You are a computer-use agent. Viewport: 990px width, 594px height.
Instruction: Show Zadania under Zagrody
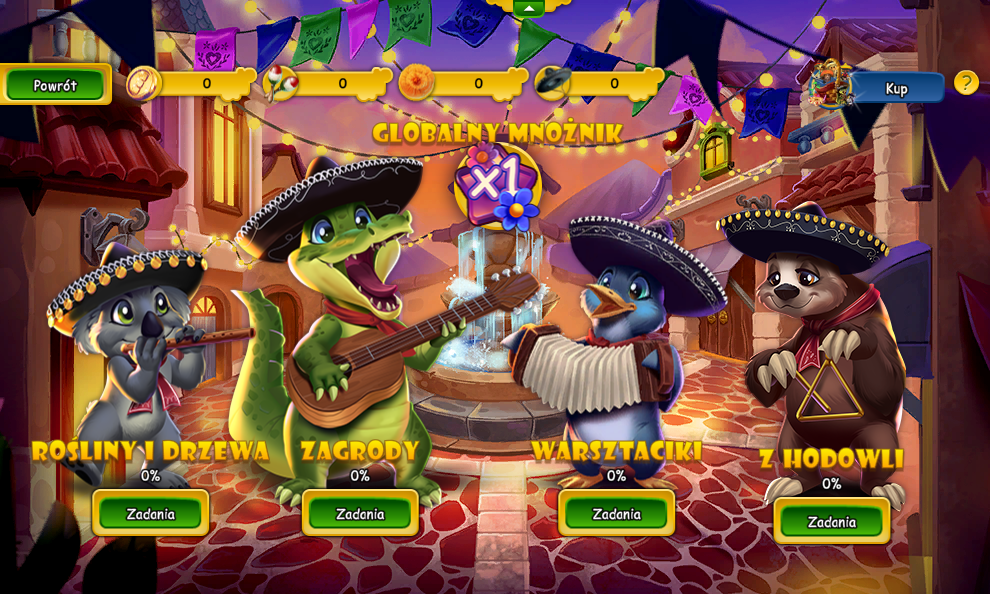[360, 514]
